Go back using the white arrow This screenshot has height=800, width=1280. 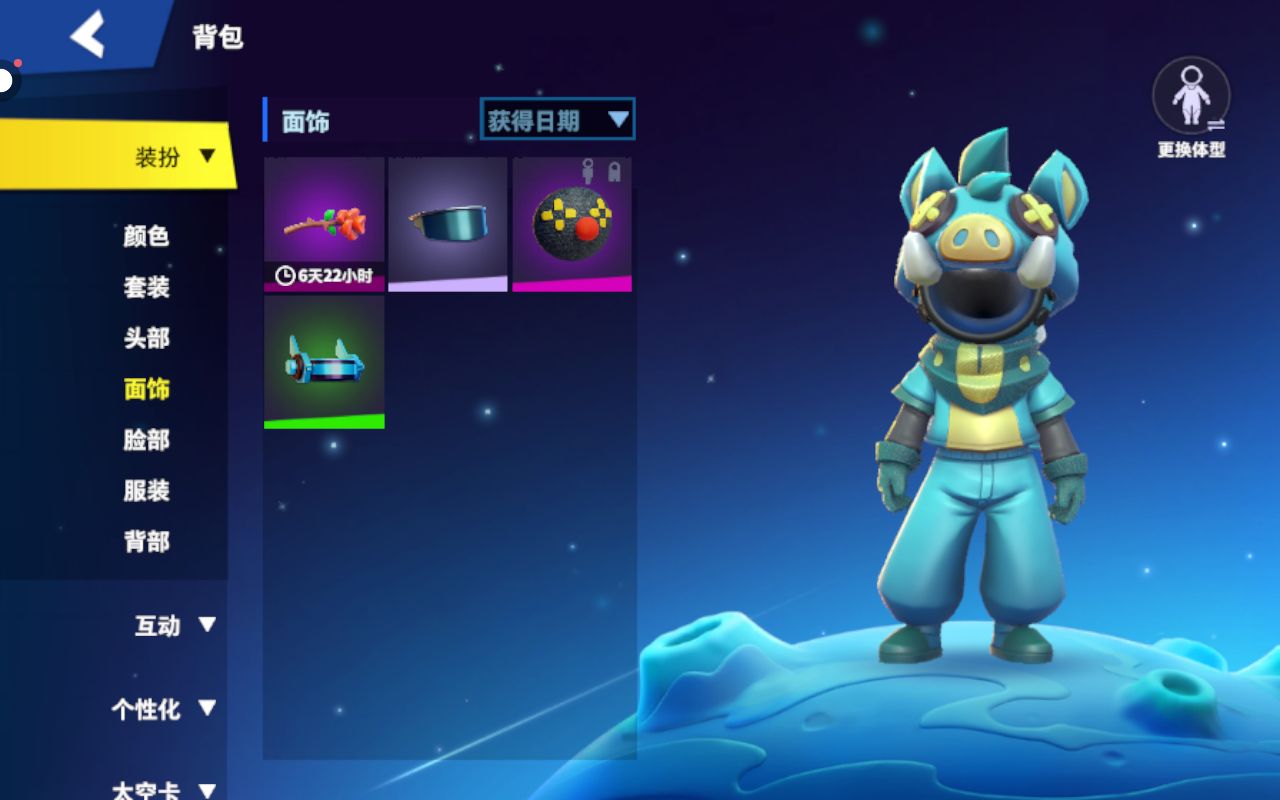(88, 36)
